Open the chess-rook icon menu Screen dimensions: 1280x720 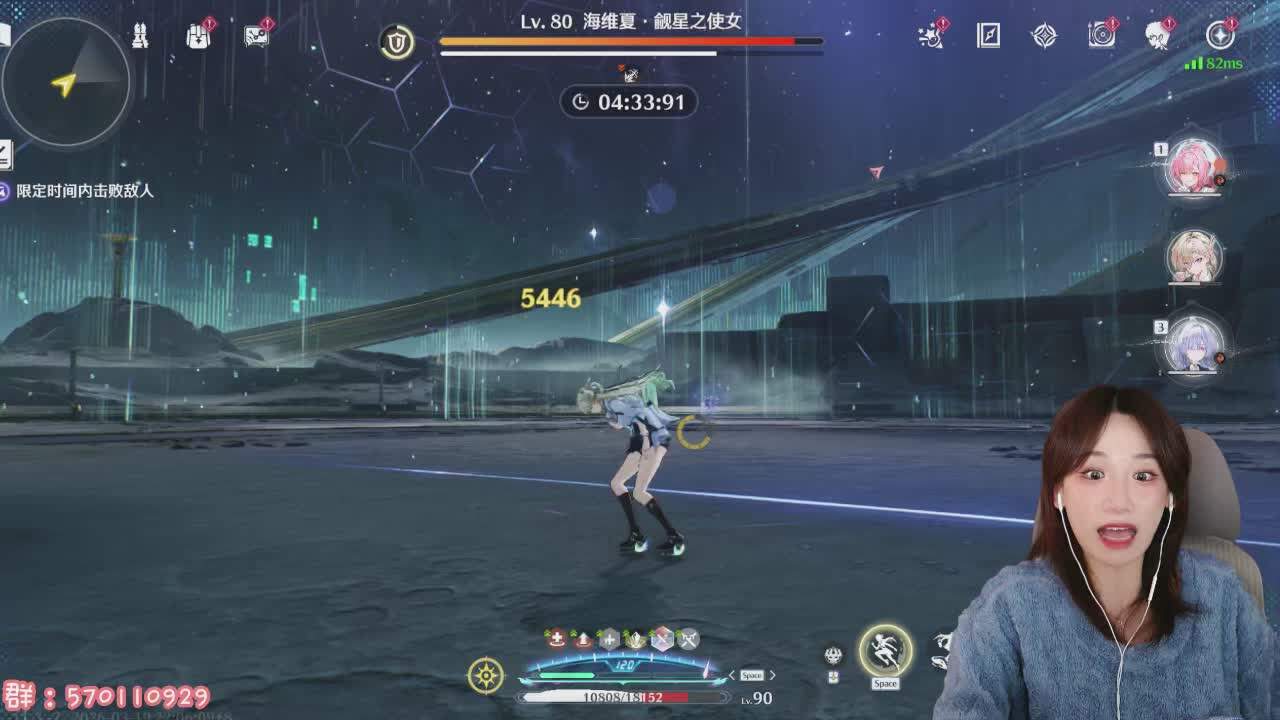coord(140,36)
